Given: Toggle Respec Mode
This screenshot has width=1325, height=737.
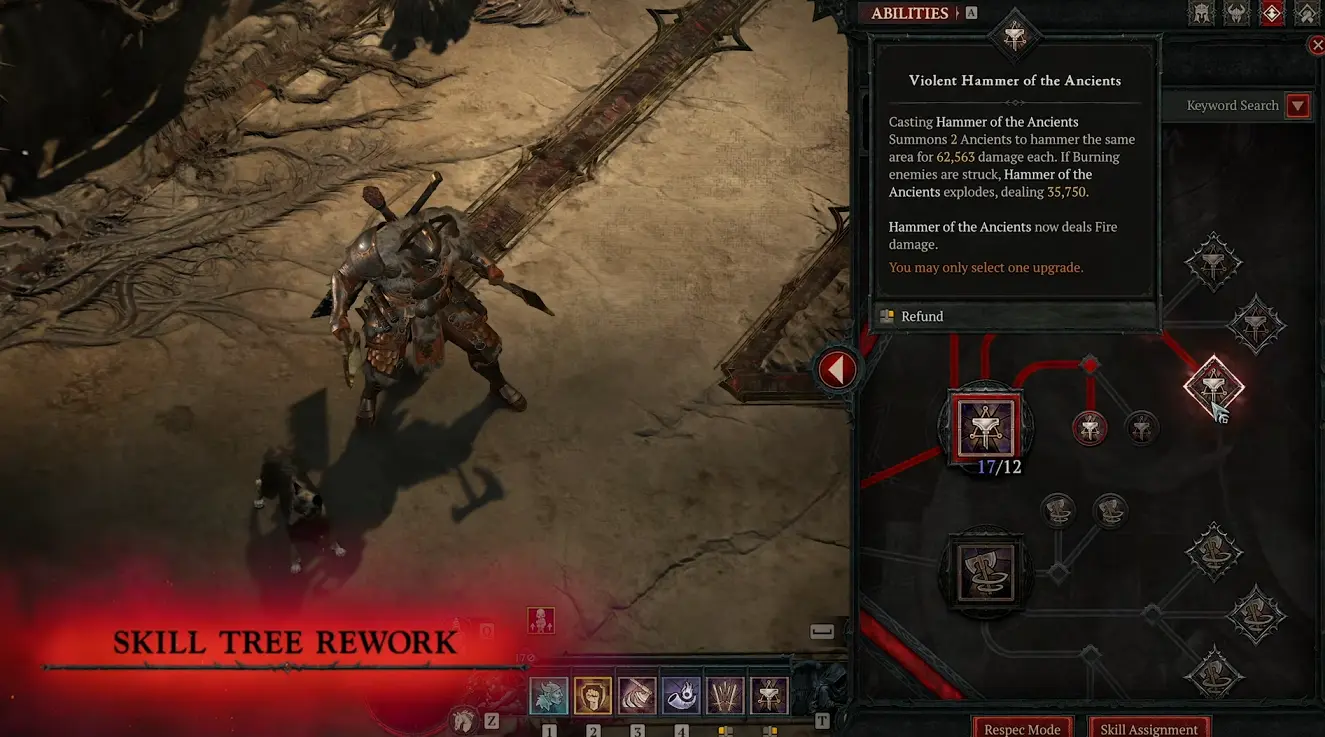Looking at the screenshot, I should tap(1022, 729).
